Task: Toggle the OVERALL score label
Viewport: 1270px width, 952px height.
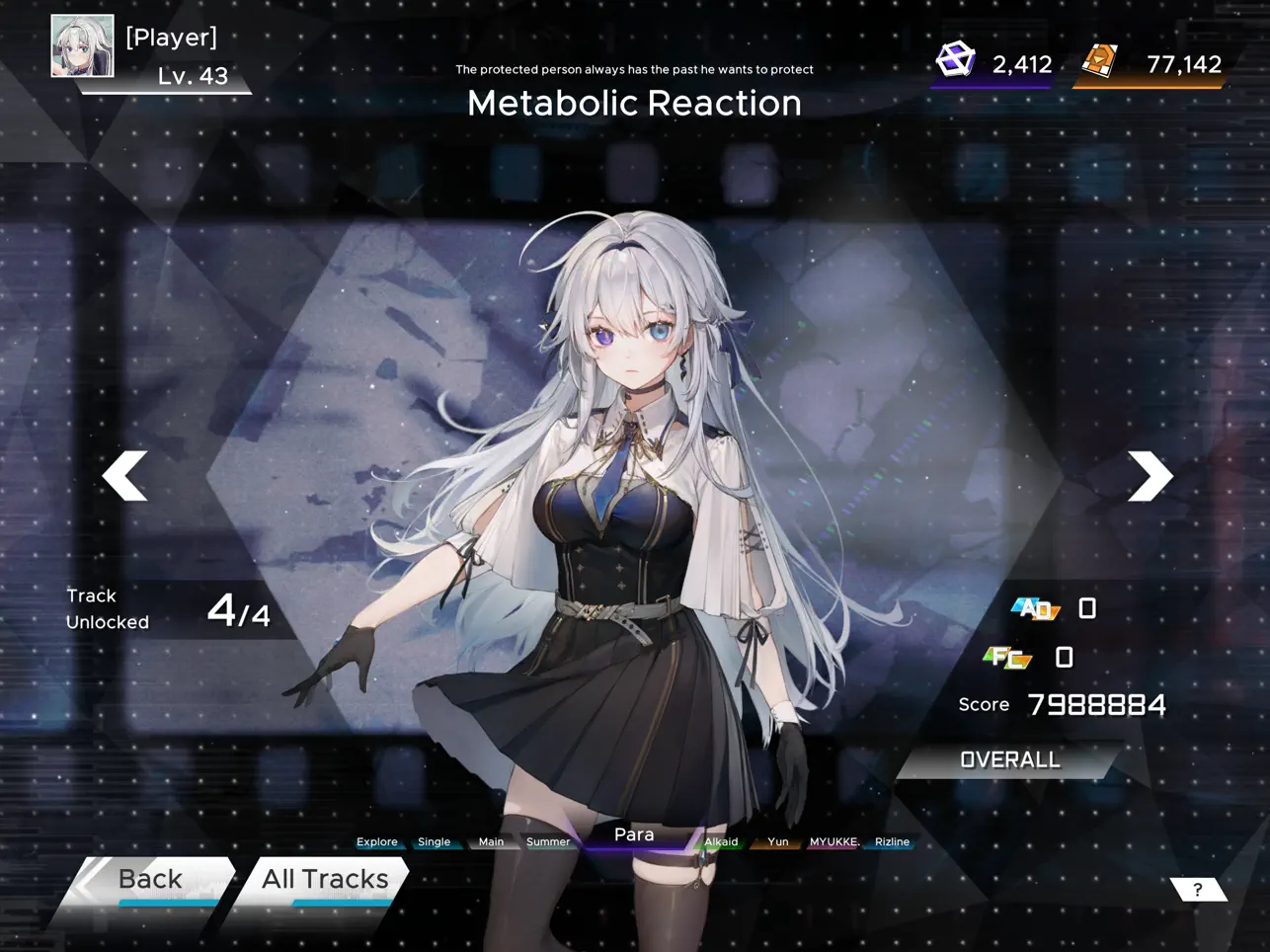Action: tap(1009, 760)
